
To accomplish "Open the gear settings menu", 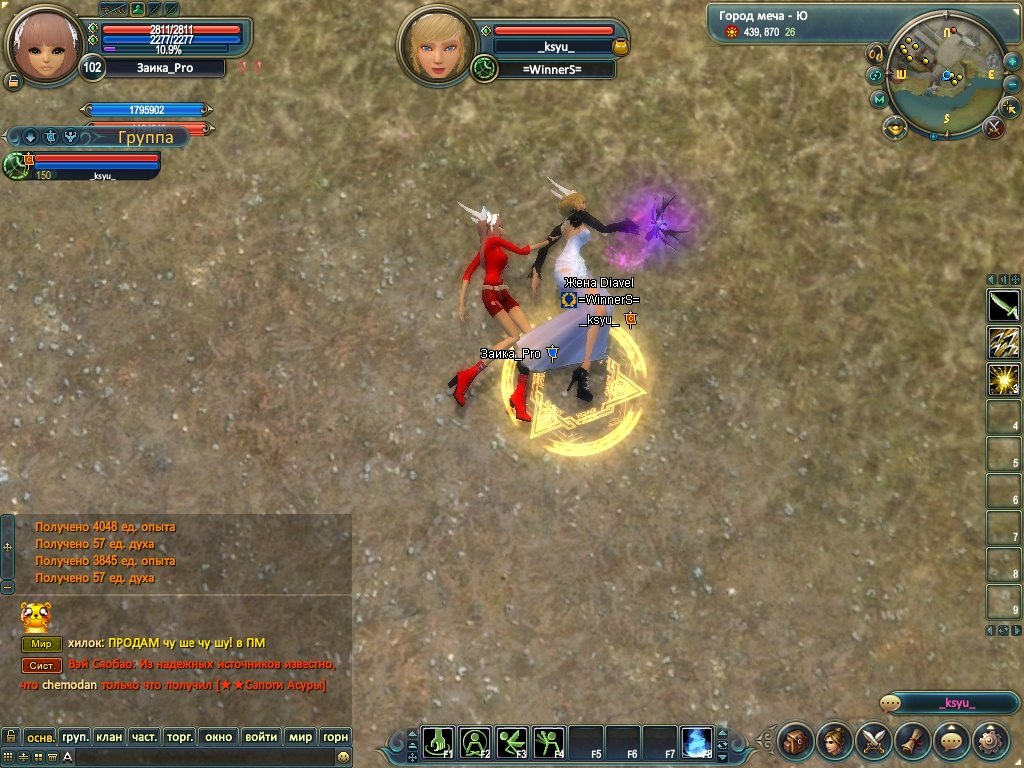I will [x=990, y=741].
